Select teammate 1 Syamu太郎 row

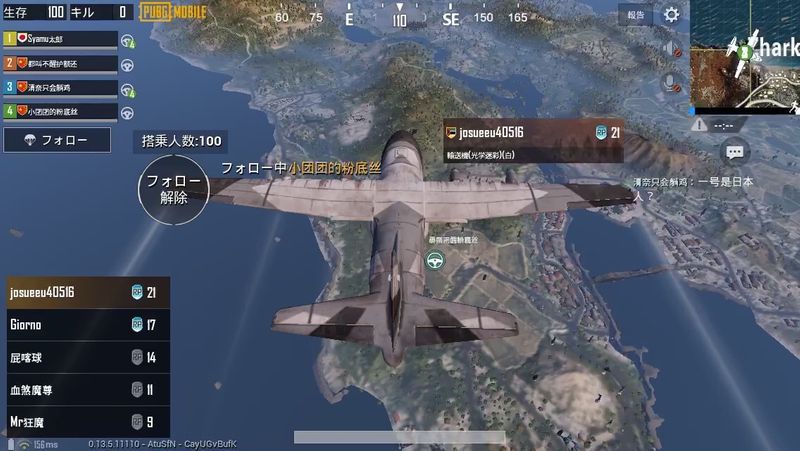[x=60, y=38]
